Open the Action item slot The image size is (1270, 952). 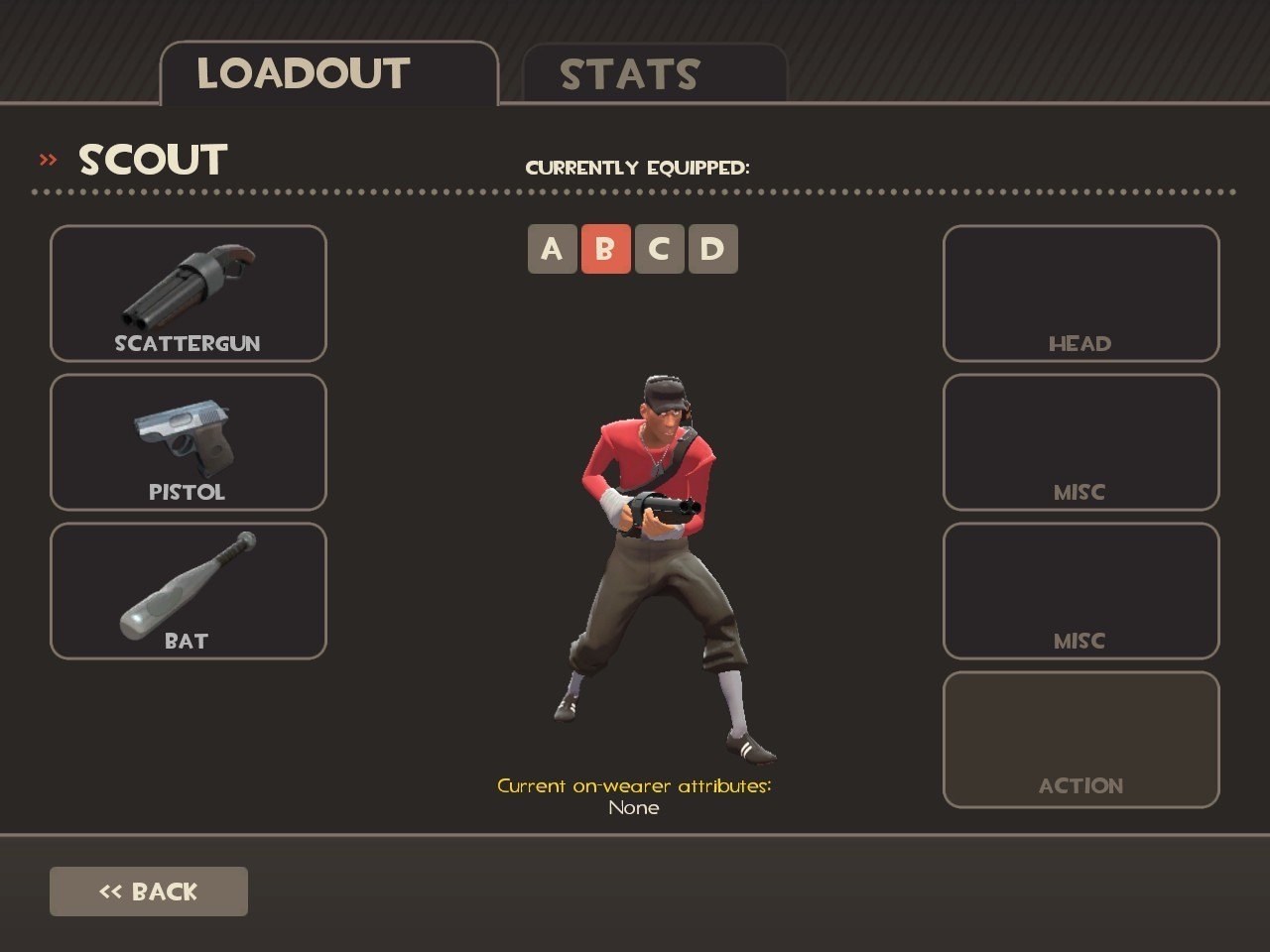1080,740
